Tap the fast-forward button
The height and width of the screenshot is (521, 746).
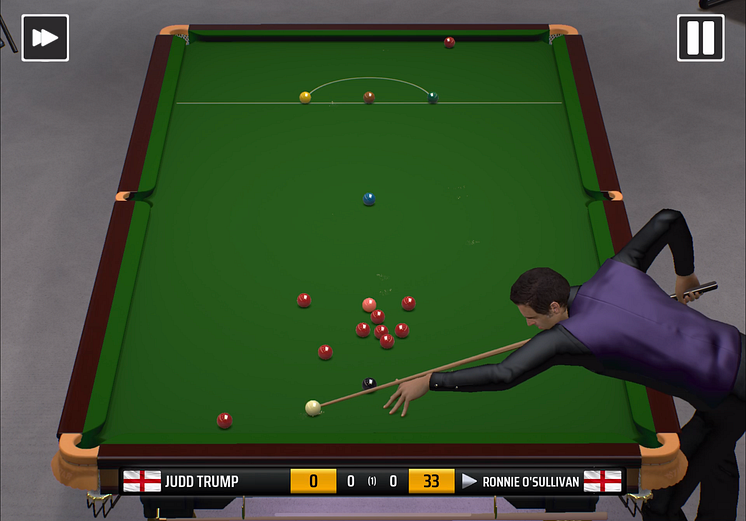click(x=45, y=38)
